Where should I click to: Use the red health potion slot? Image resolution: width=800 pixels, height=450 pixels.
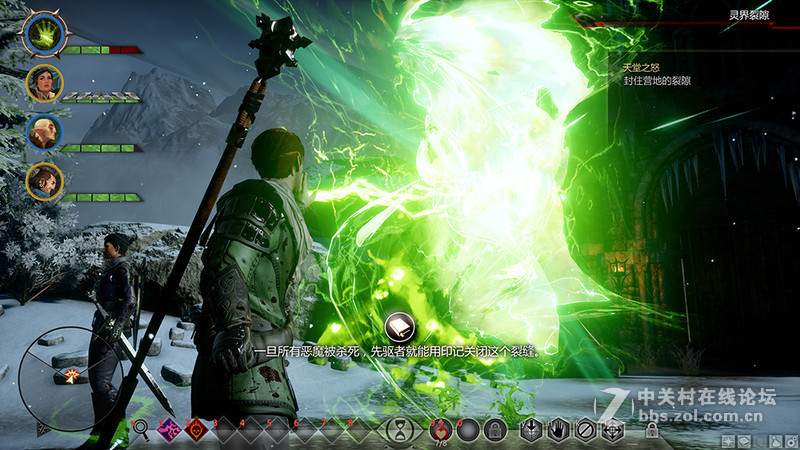[440, 430]
